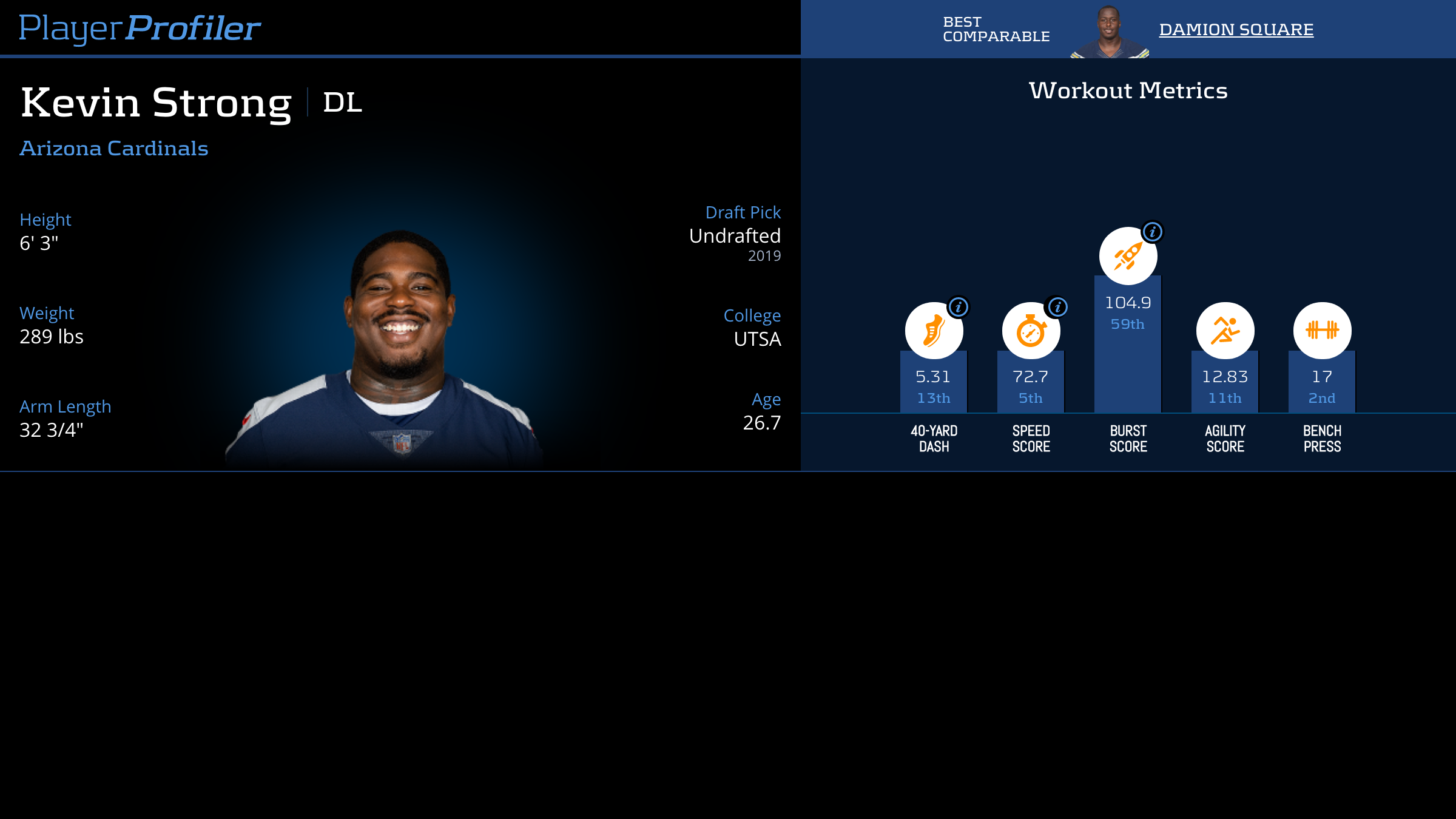This screenshot has height=819, width=1456.
Task: Show info for the 40-Yard Dash metric
Action: [x=959, y=307]
